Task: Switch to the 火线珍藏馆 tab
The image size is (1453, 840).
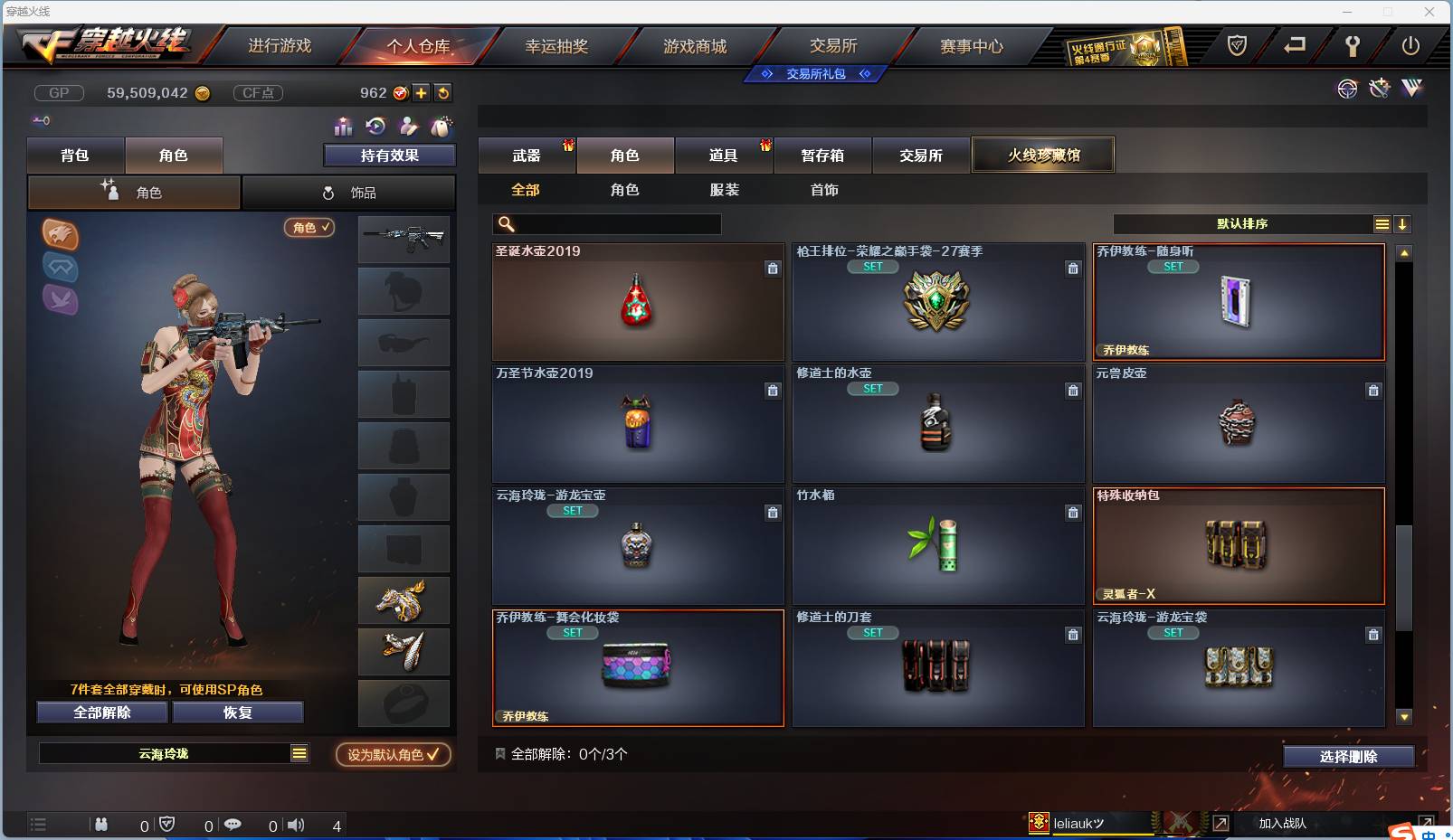Action: click(1043, 155)
